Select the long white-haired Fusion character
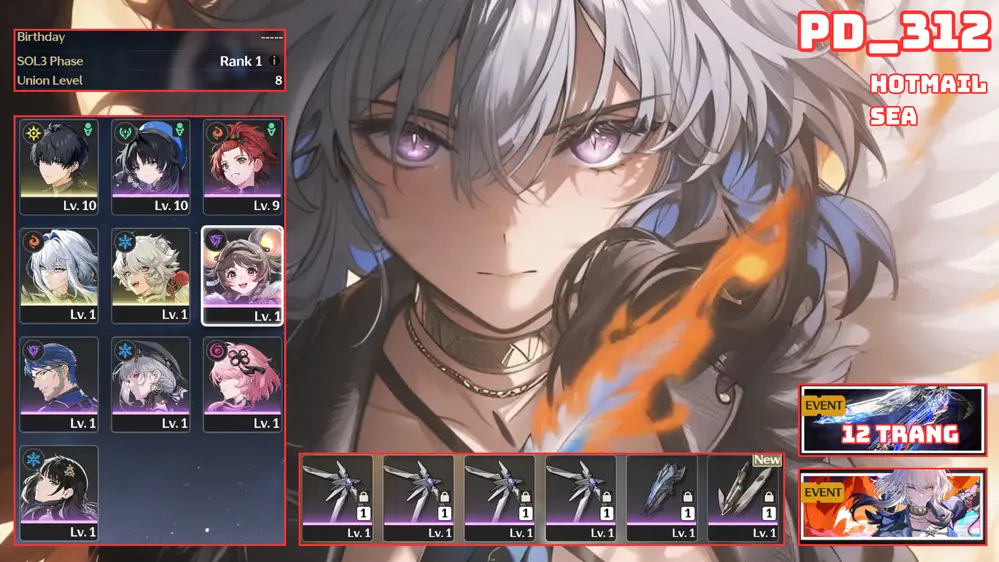The width and height of the screenshot is (999, 562). 60,276
